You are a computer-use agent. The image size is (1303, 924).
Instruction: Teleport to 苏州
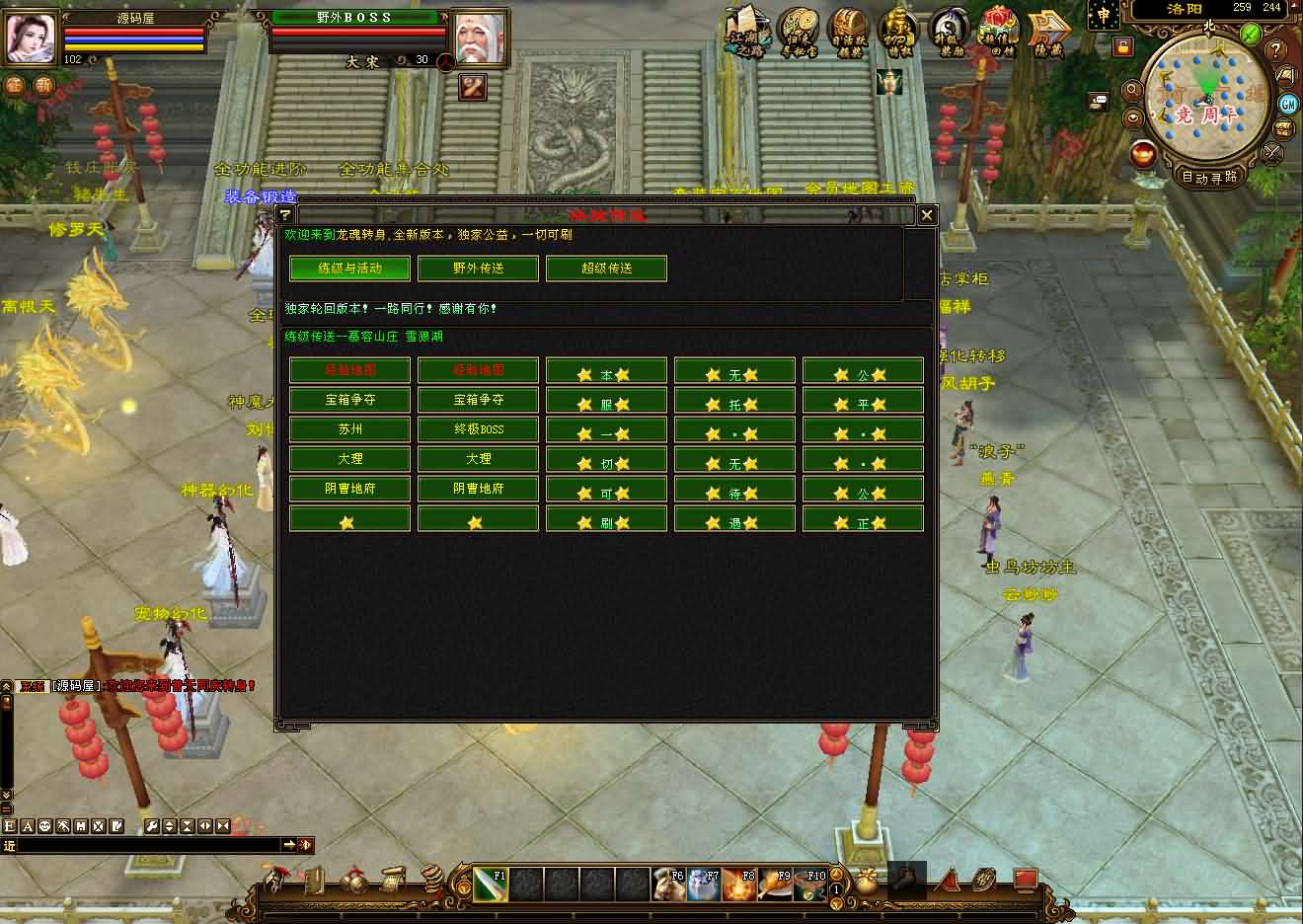click(x=349, y=429)
